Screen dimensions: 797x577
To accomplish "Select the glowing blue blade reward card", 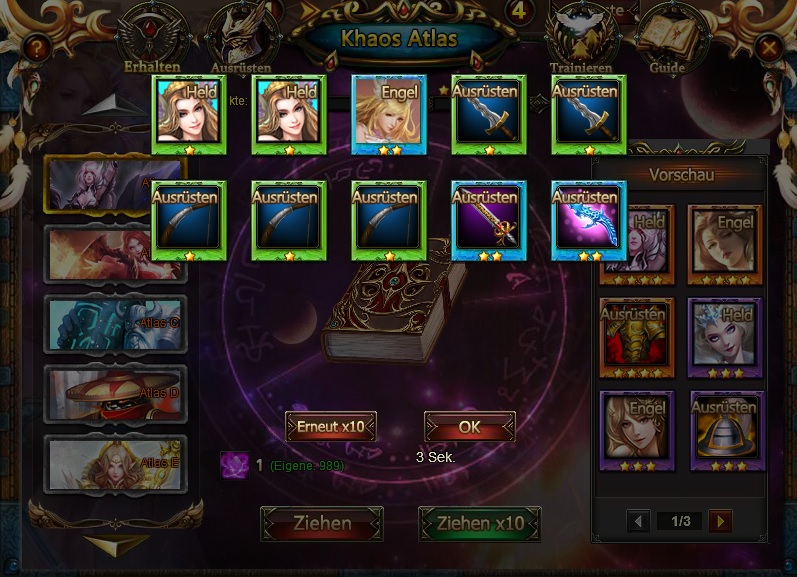I will click(589, 220).
